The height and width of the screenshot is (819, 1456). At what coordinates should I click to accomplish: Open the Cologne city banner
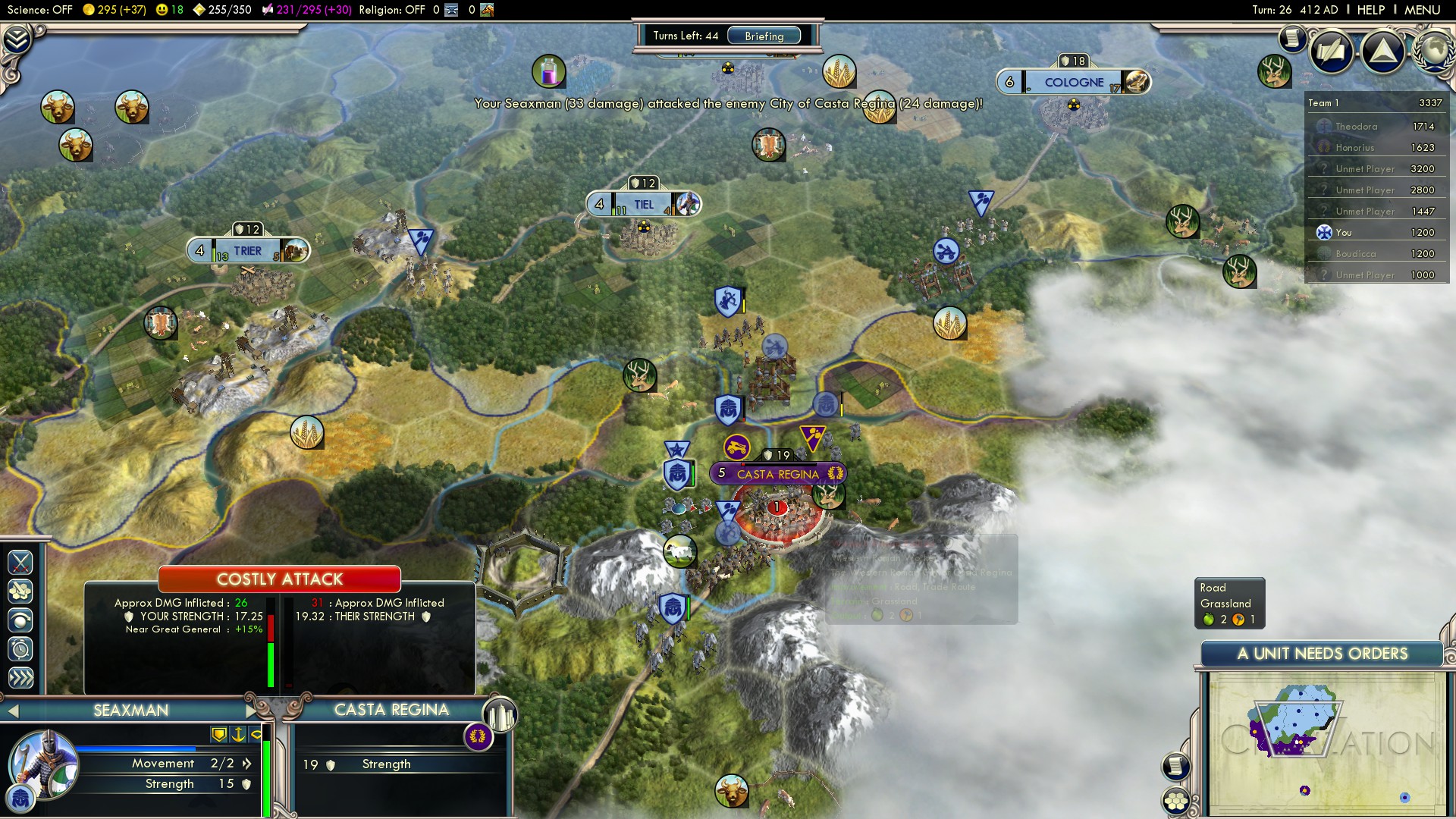pos(1074,83)
